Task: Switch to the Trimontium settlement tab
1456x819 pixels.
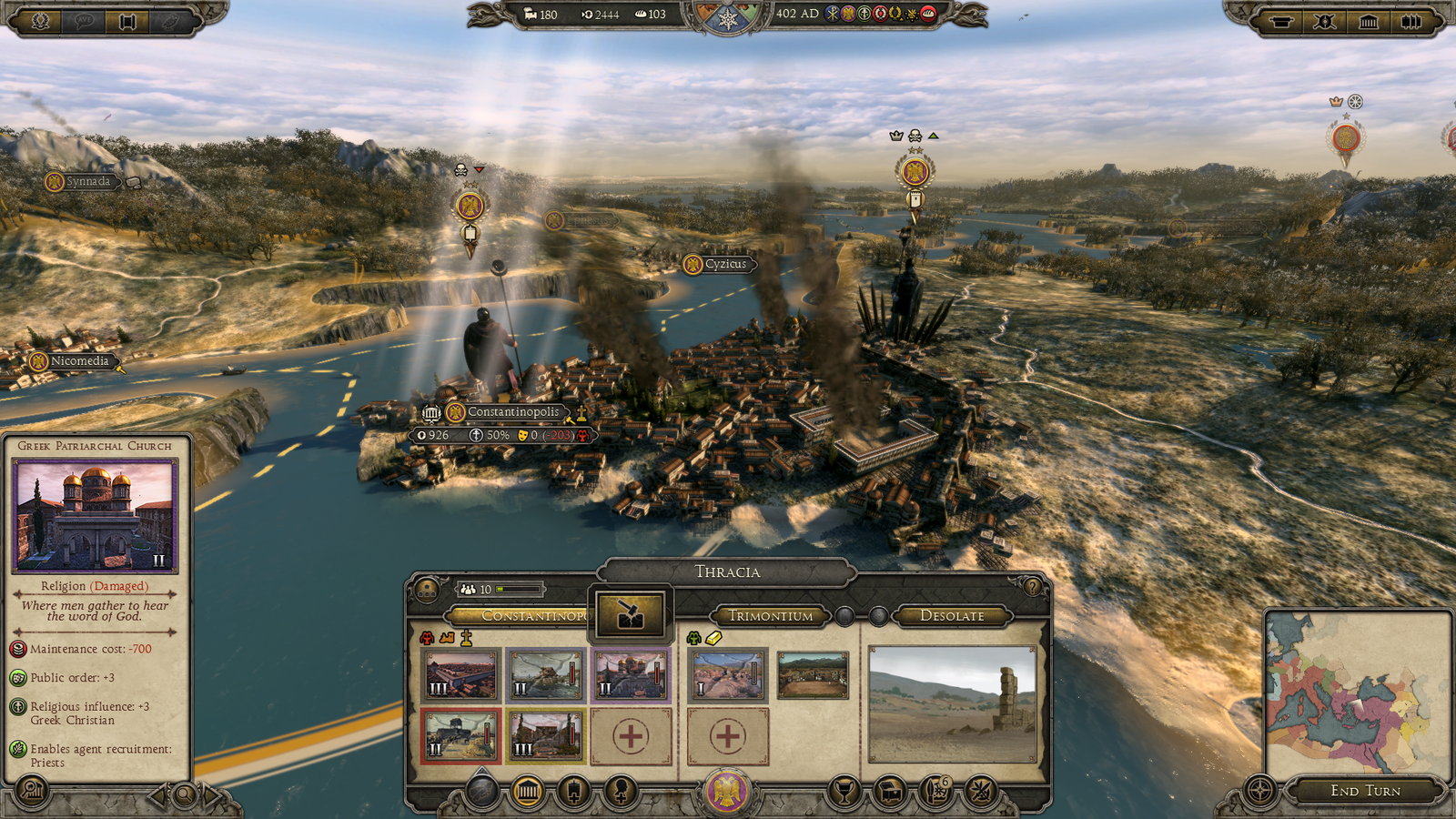Action: [772, 616]
